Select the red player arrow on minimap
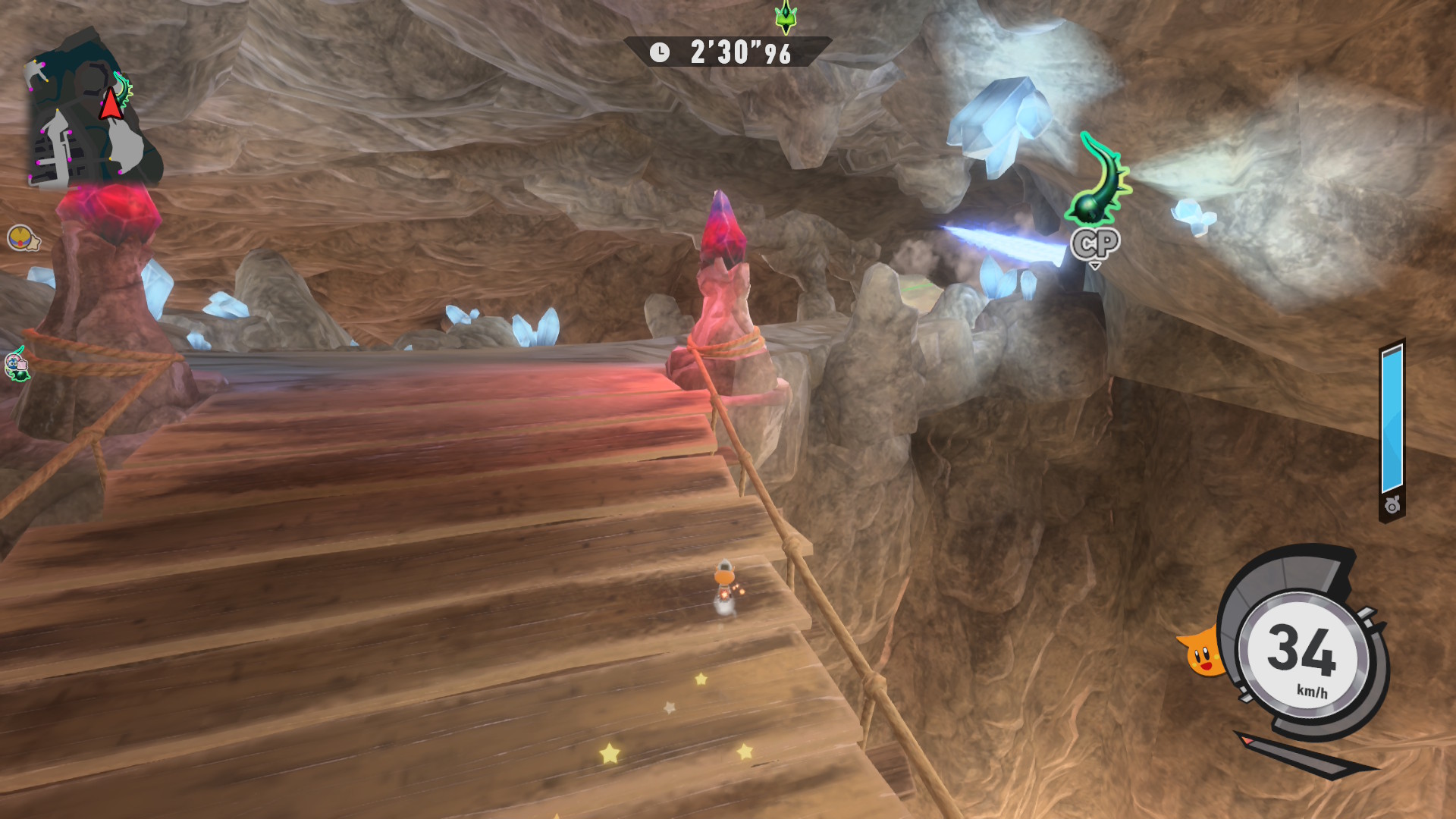Viewport: 1456px width, 819px height. click(x=111, y=103)
